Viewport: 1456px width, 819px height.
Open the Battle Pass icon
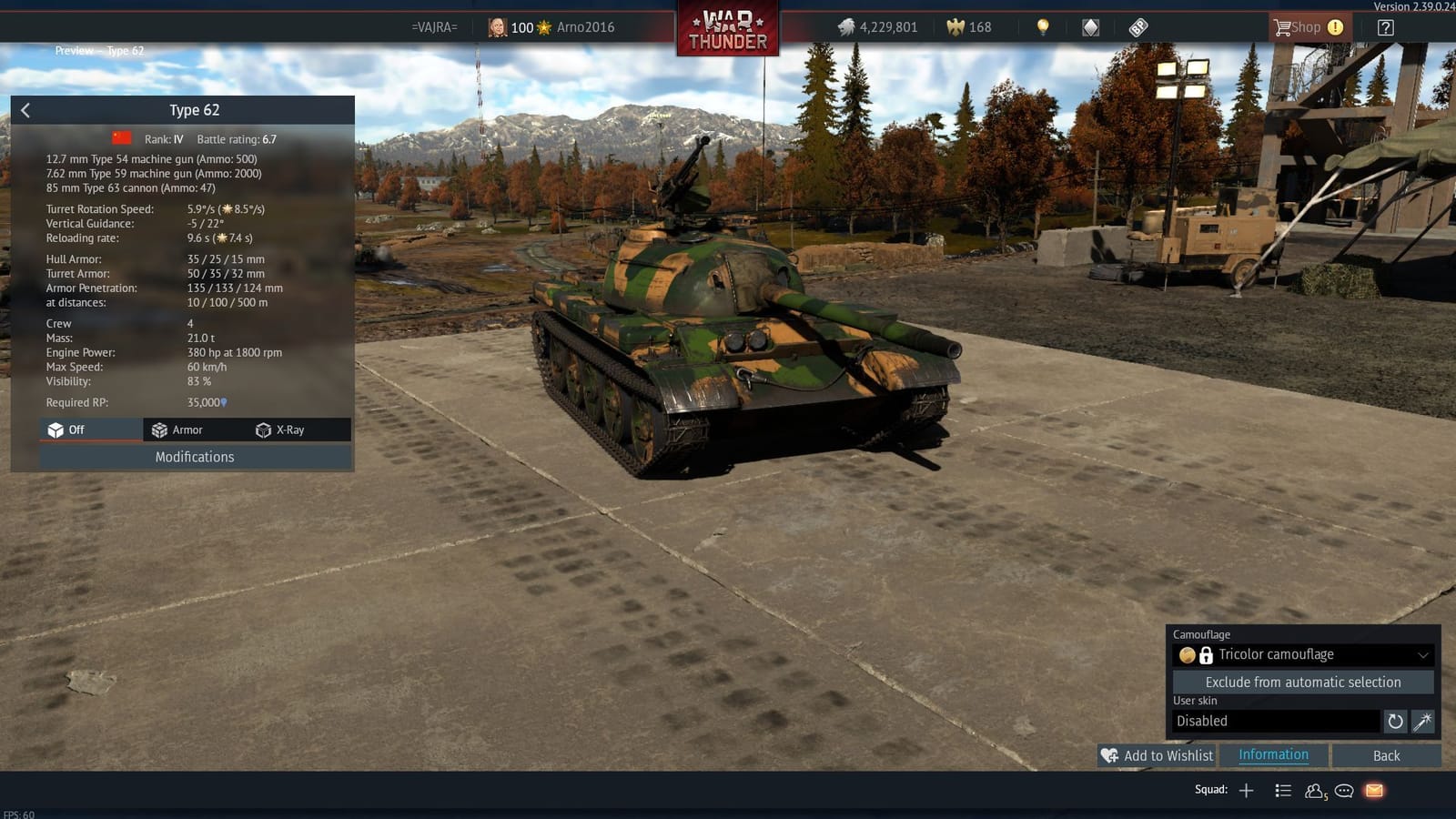pos(1137,27)
